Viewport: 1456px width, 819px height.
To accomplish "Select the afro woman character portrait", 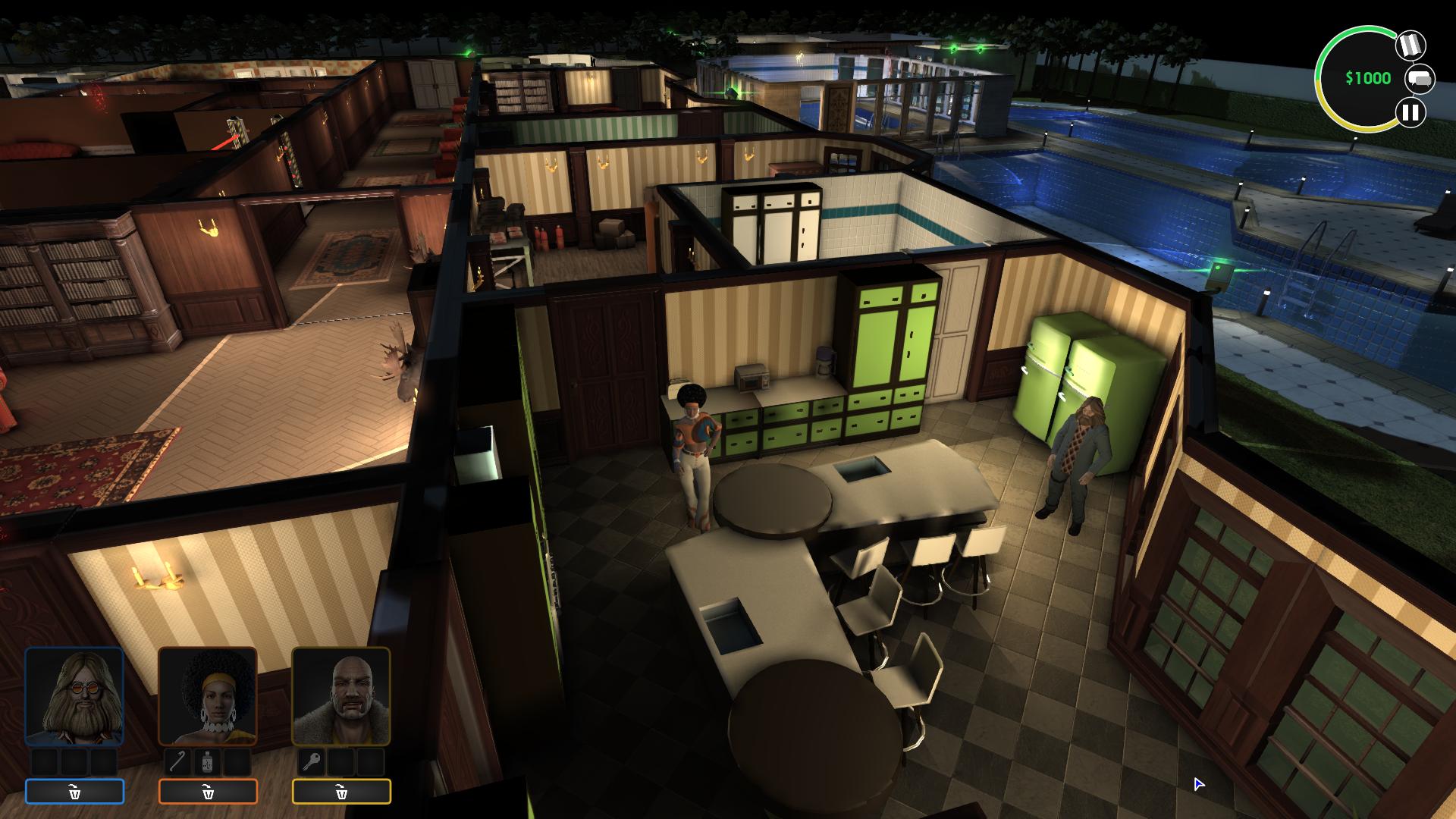I will pyautogui.click(x=208, y=696).
